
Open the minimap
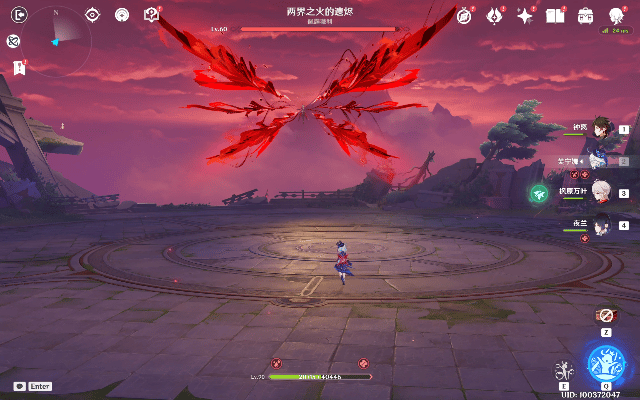pyautogui.click(x=58, y=40)
